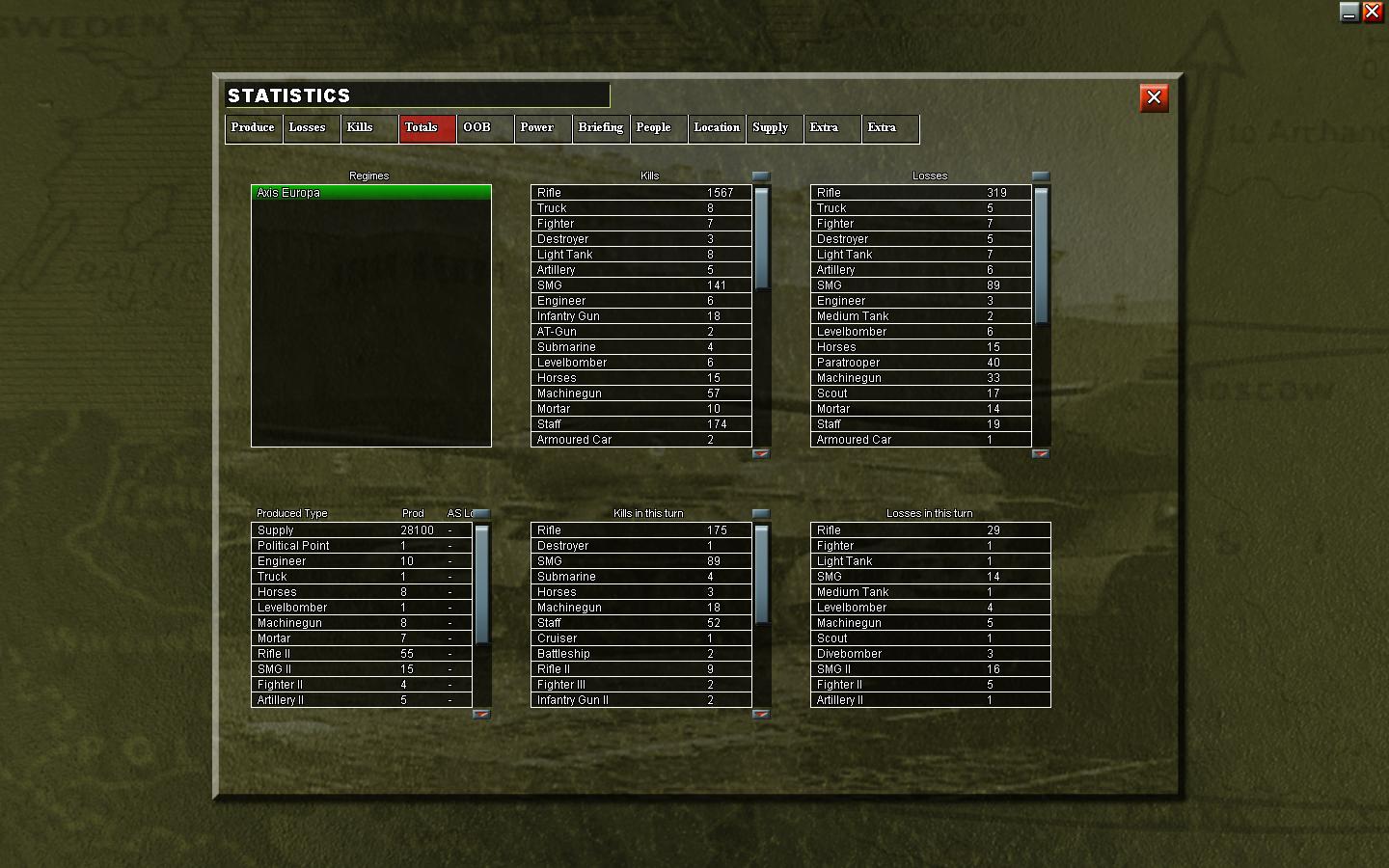Switch to the Produce tab
The width and height of the screenshot is (1389, 868).
[253, 128]
